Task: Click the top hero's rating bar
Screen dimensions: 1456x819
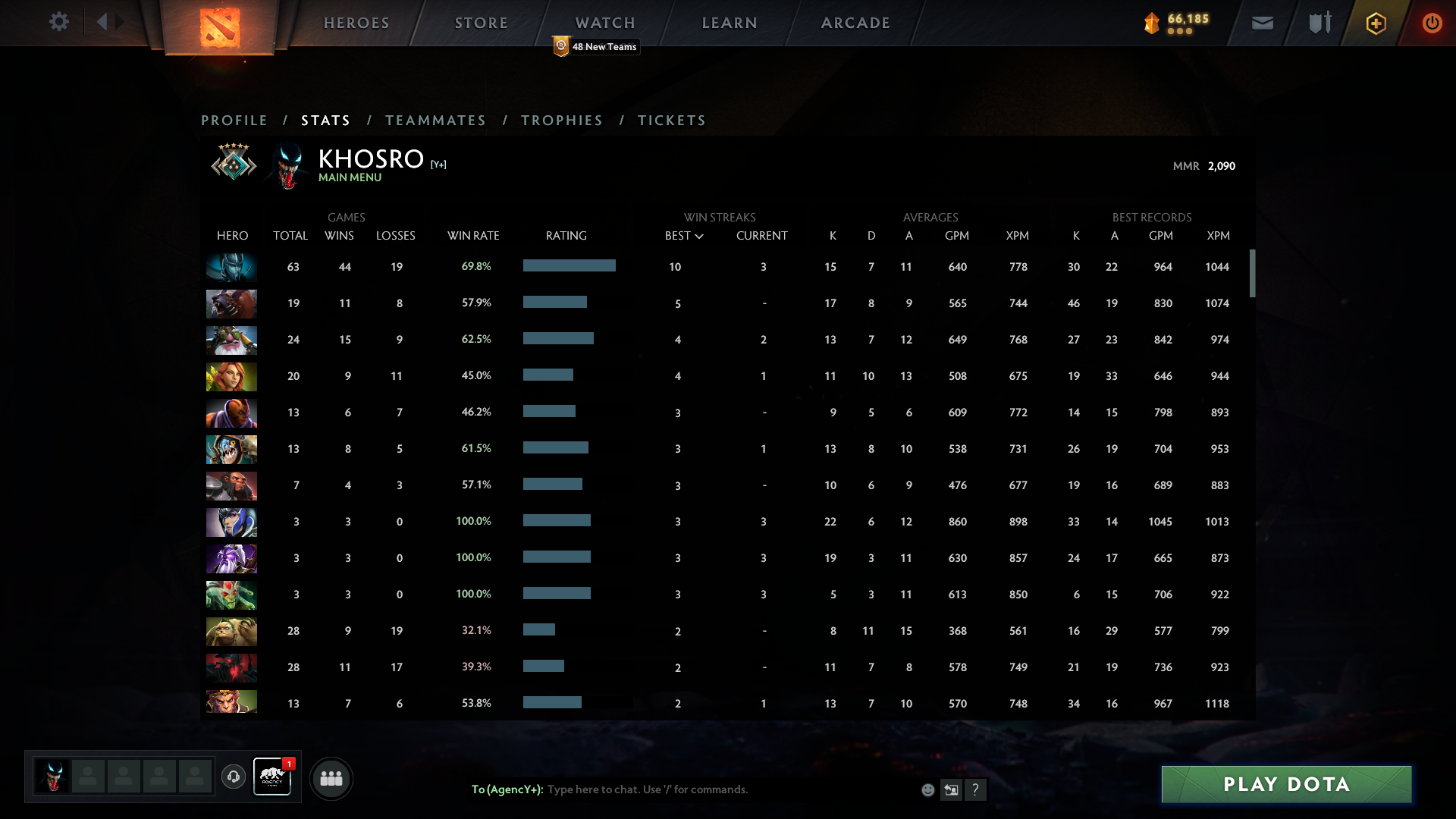Action: point(569,266)
